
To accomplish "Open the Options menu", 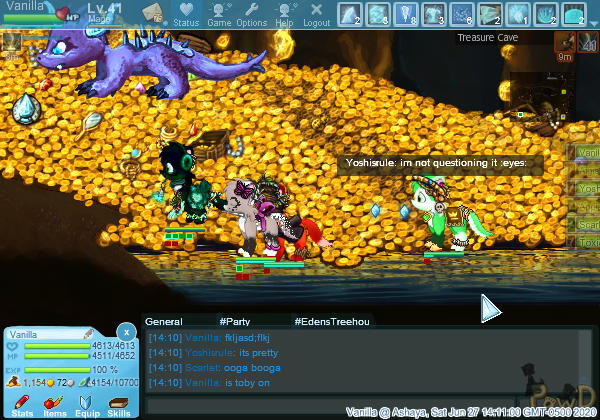I will click(251, 14).
